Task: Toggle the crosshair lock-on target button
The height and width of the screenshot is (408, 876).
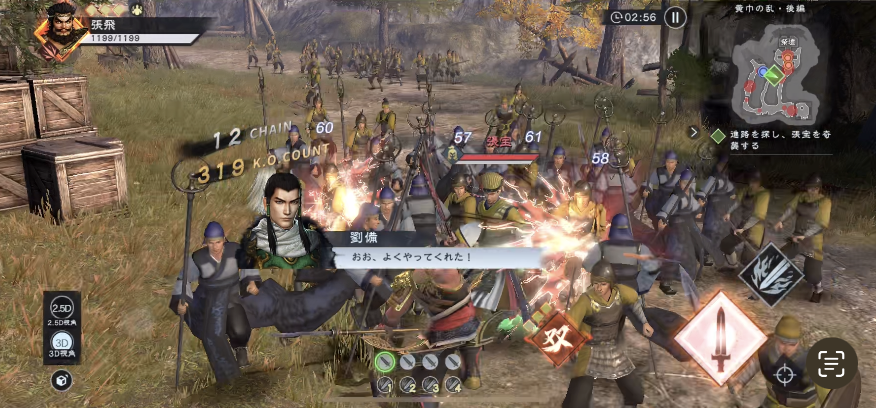Action: point(785,377)
